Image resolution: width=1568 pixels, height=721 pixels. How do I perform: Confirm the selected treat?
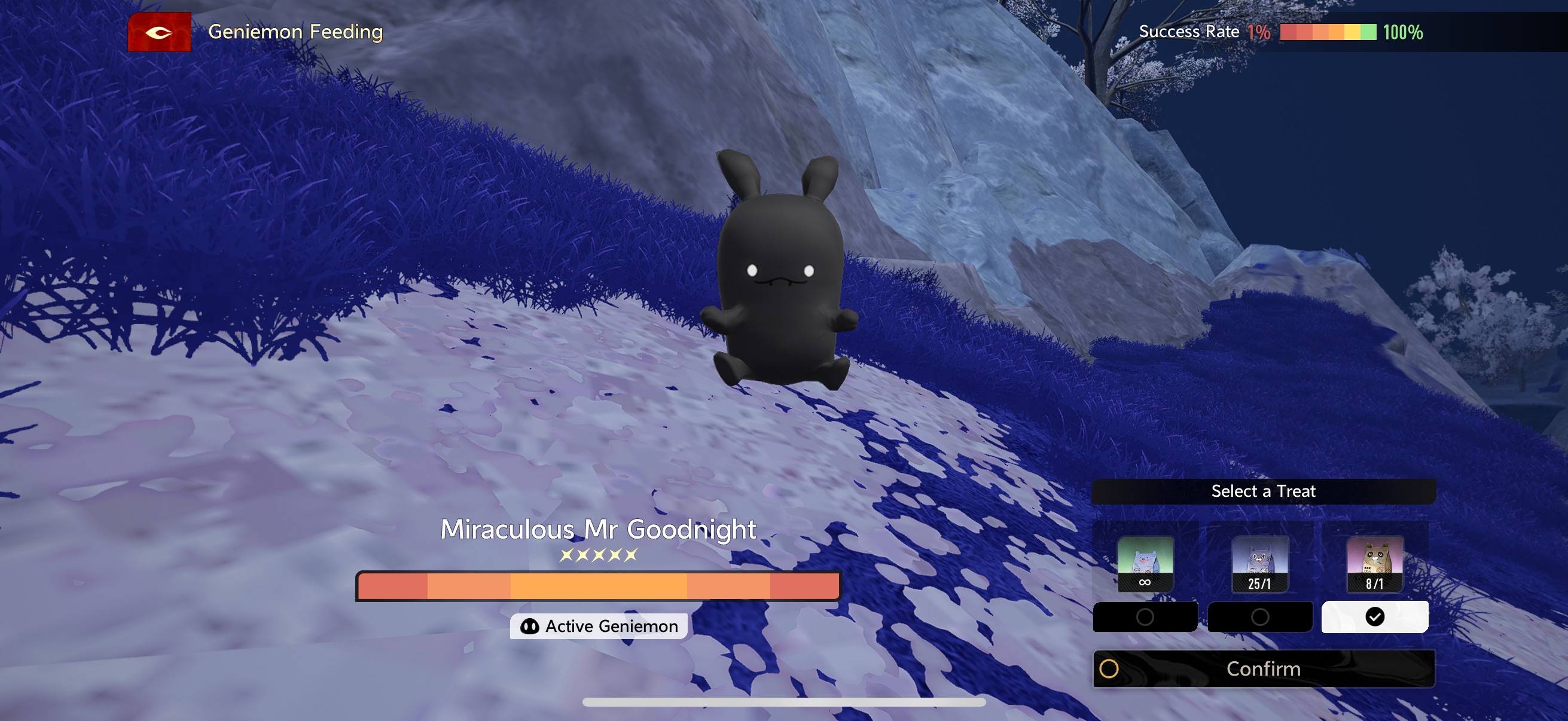pyautogui.click(x=1263, y=668)
